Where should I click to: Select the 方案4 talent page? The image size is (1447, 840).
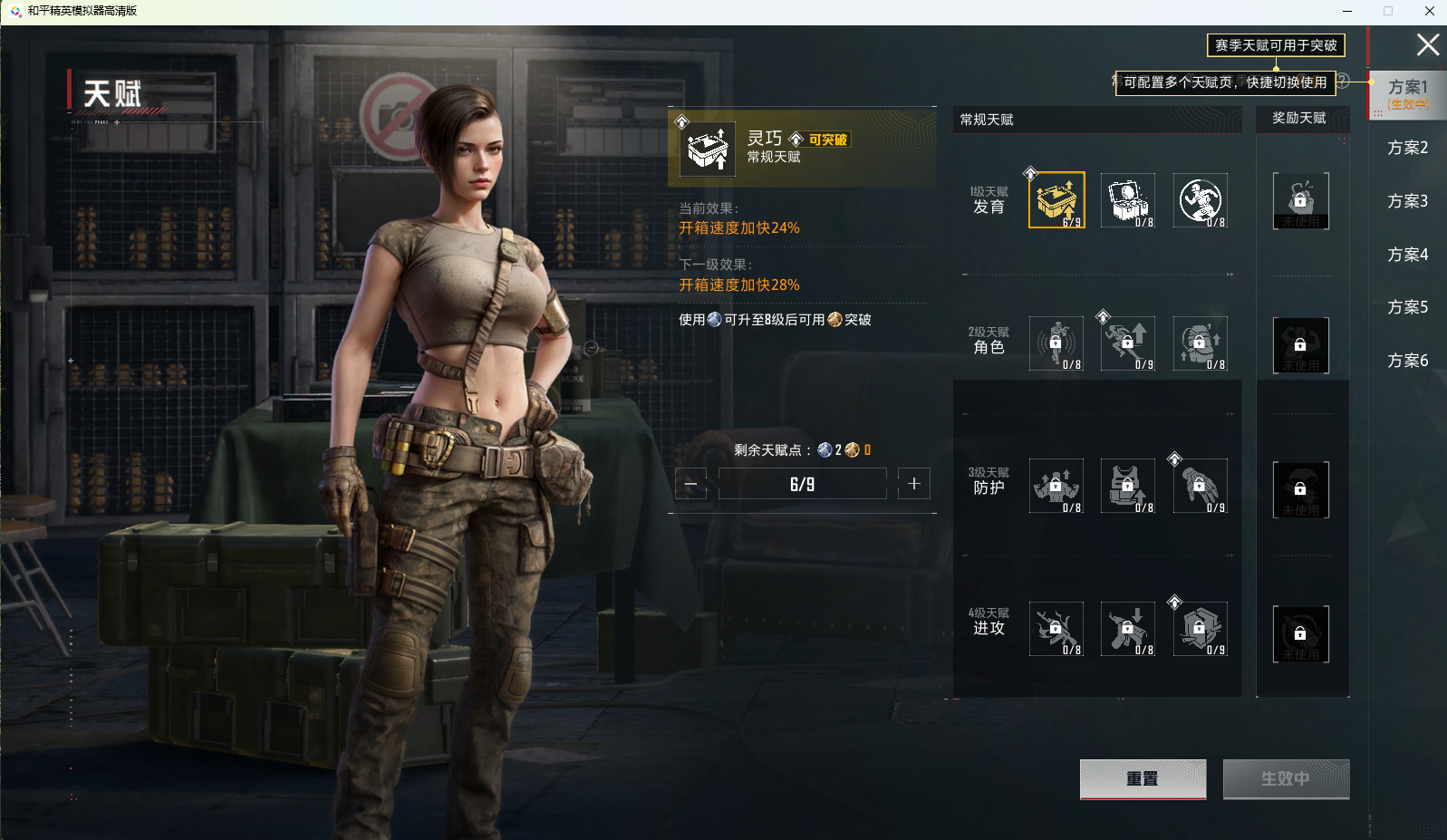(1407, 255)
